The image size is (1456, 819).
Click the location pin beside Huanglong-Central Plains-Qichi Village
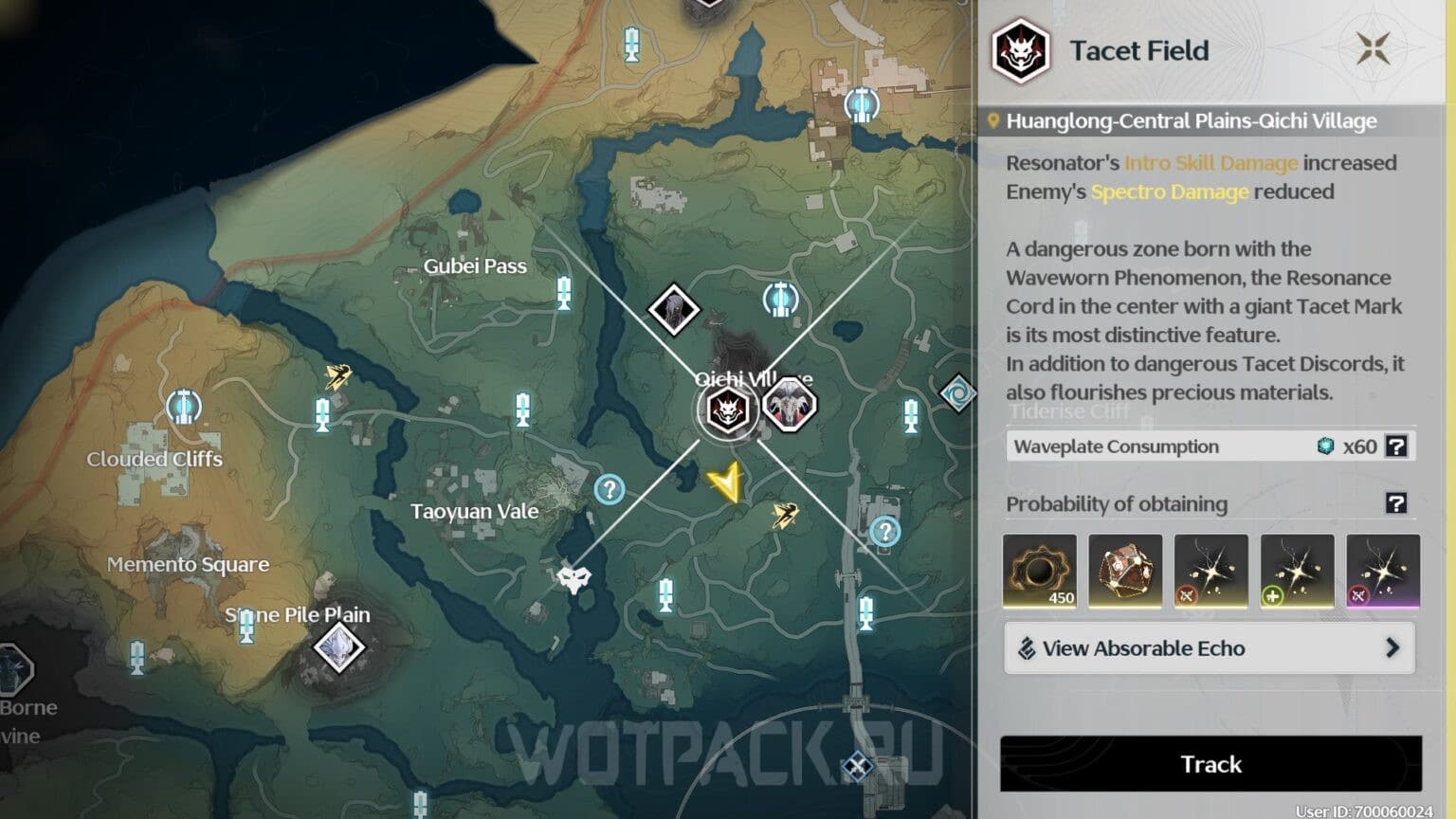pos(992,121)
